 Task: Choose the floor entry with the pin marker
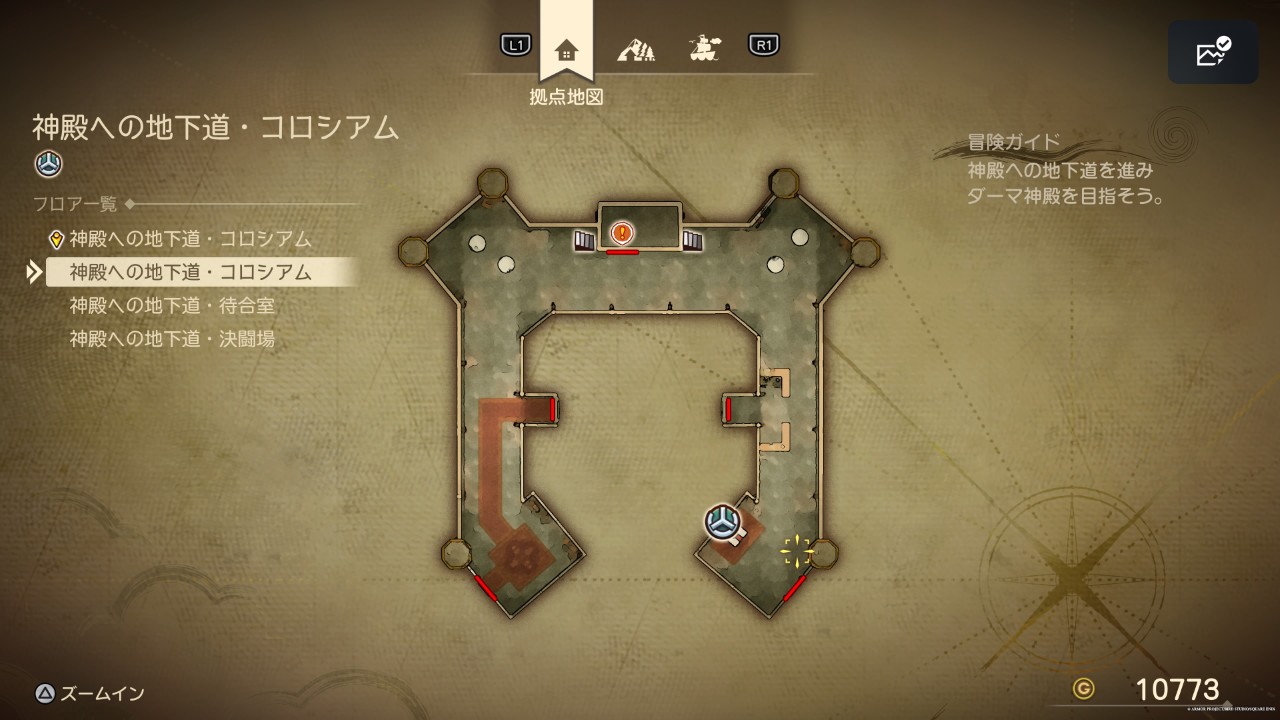pos(190,239)
